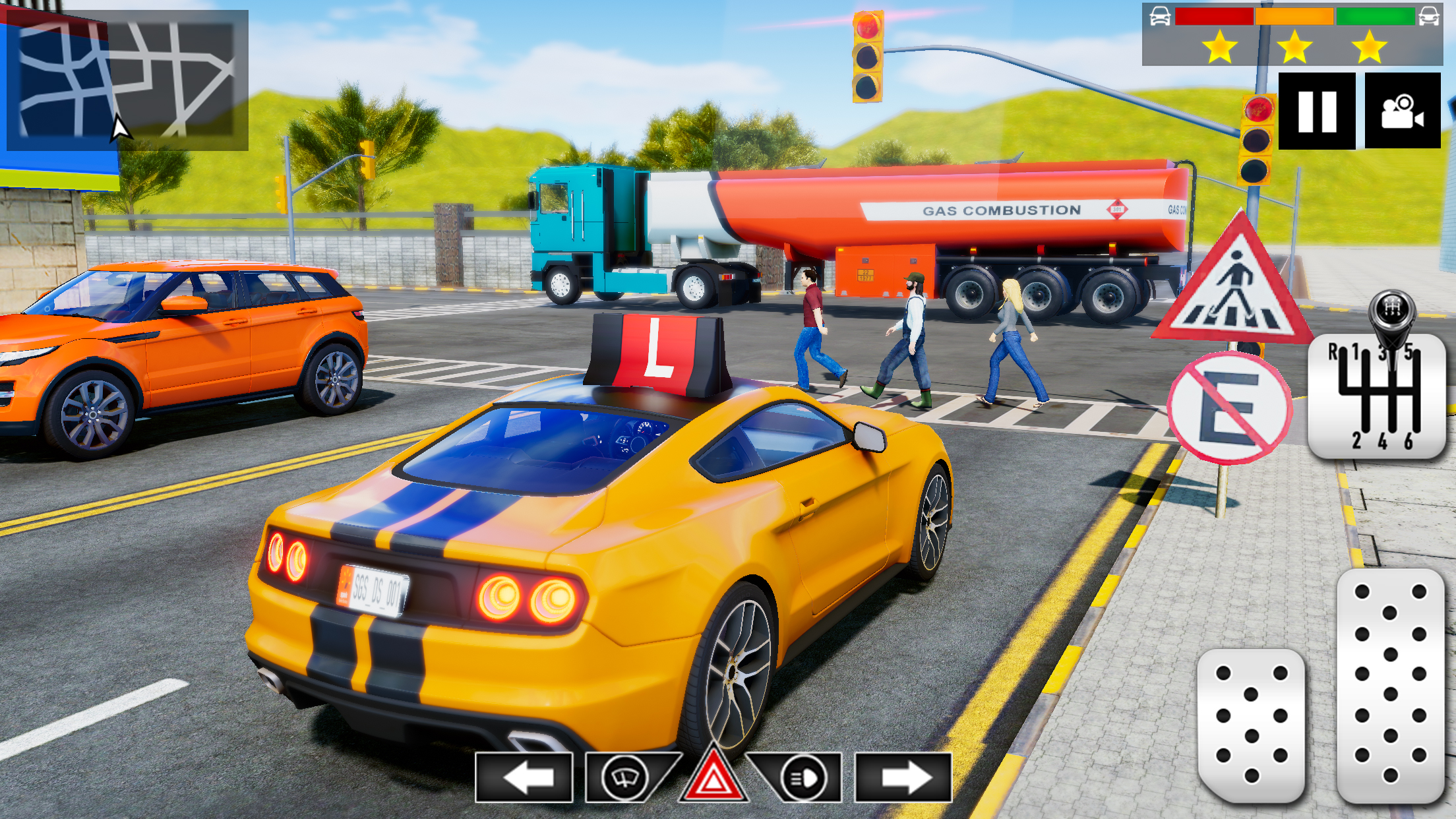The height and width of the screenshot is (819, 1456).
Task: Switch the camera view
Action: (1403, 111)
